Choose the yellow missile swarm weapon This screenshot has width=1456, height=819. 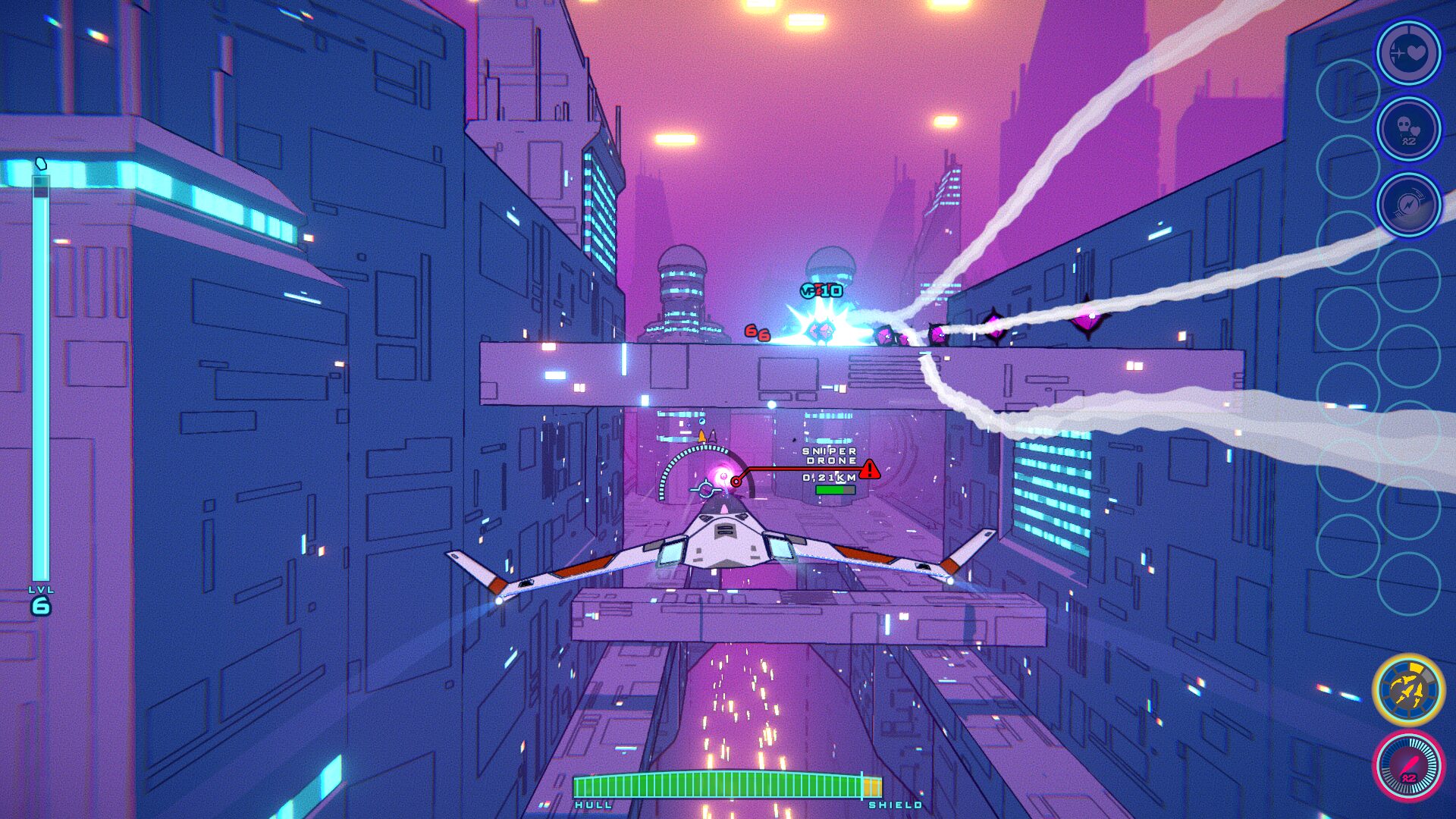point(1408,690)
